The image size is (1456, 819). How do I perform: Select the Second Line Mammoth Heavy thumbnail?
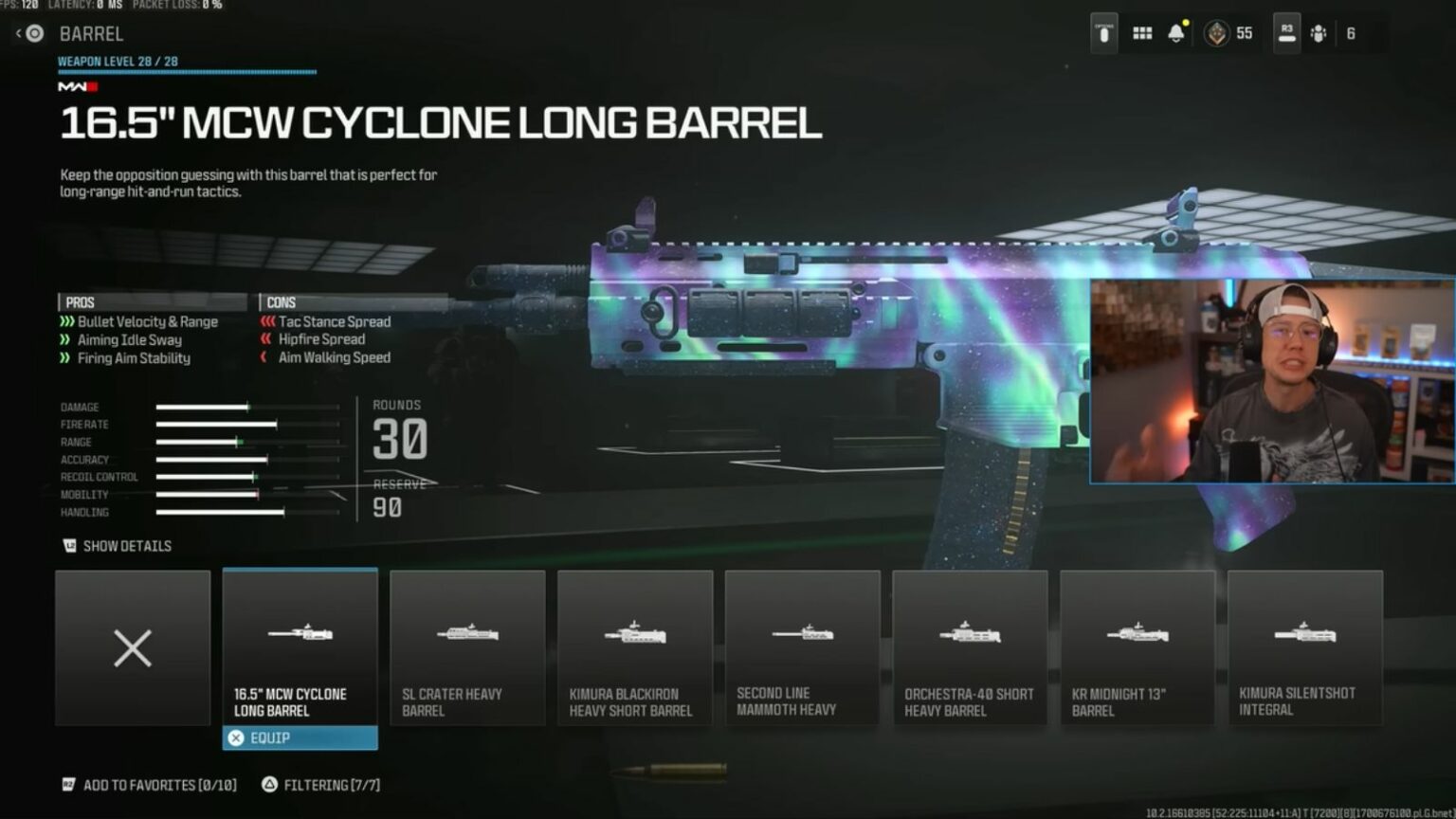click(802, 648)
